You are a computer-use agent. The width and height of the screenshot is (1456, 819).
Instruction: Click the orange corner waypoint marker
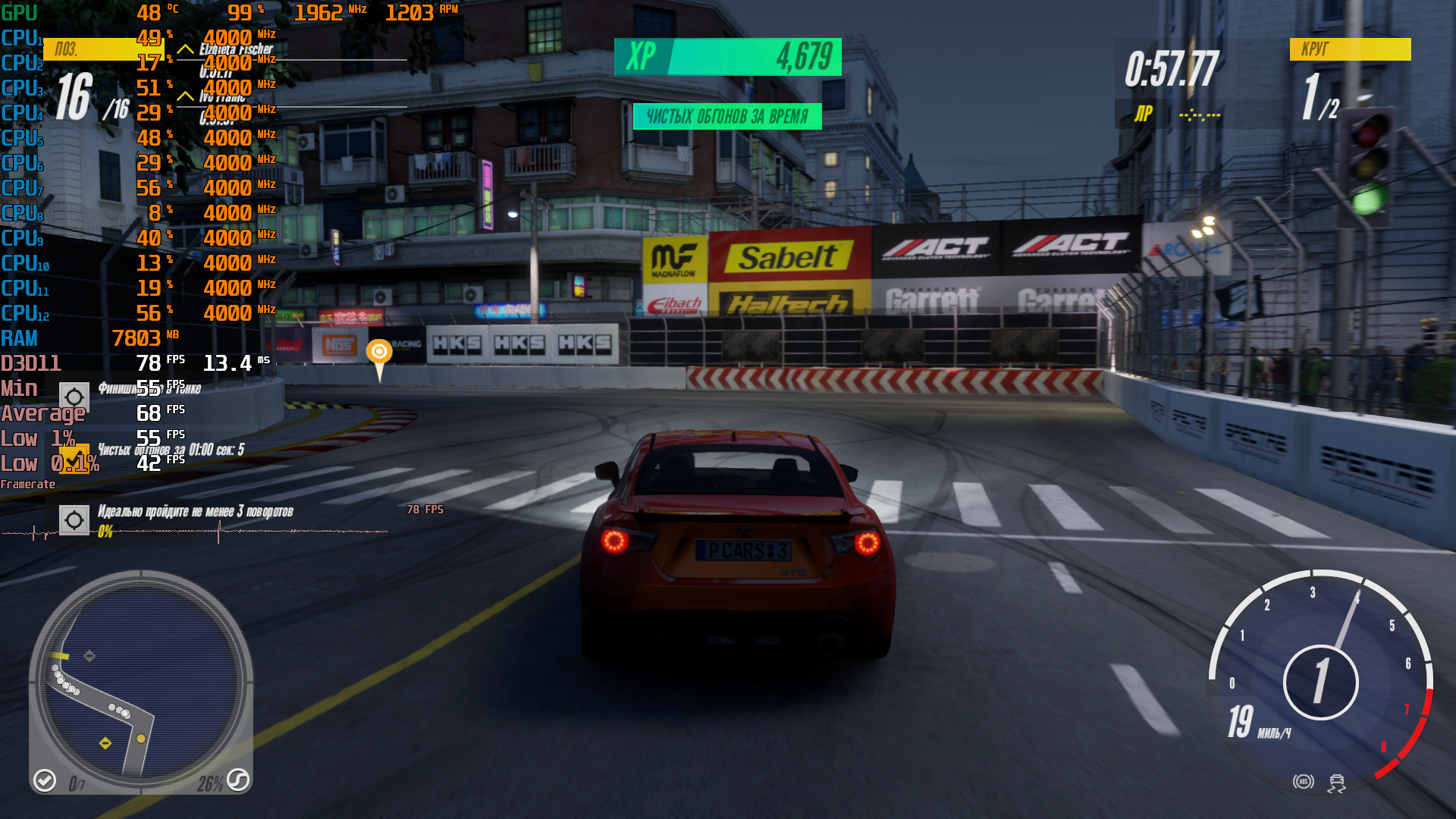[379, 353]
